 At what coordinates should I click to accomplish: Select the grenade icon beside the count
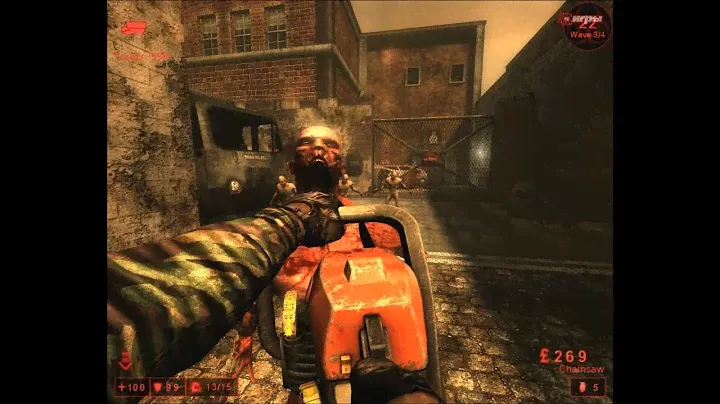(582, 386)
